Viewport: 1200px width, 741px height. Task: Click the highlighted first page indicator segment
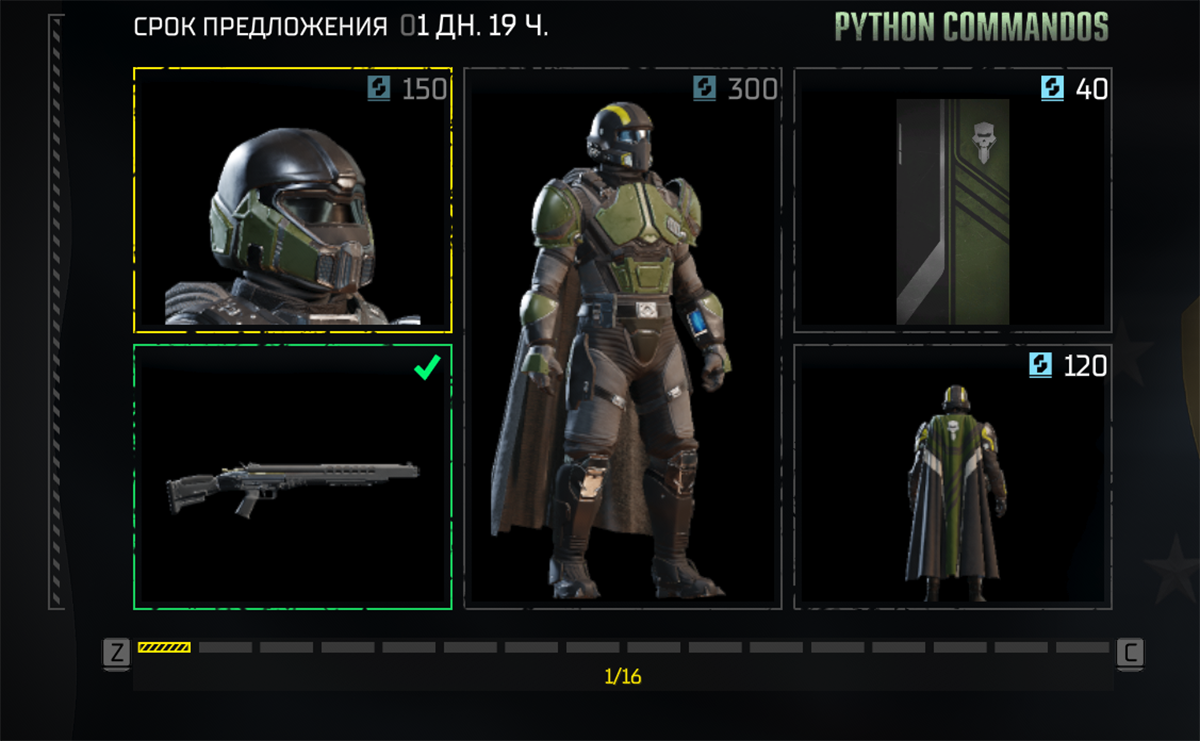coord(164,648)
